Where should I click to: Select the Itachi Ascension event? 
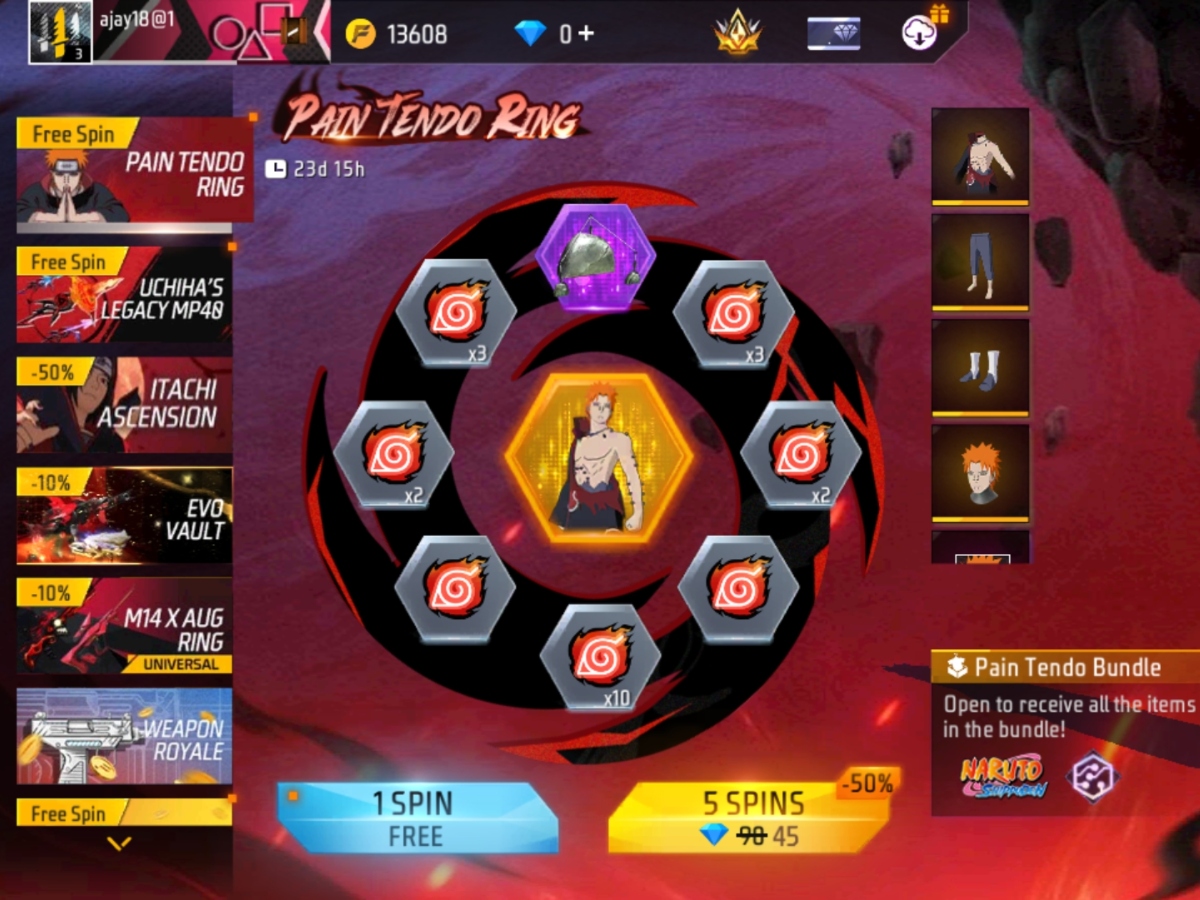(124, 405)
